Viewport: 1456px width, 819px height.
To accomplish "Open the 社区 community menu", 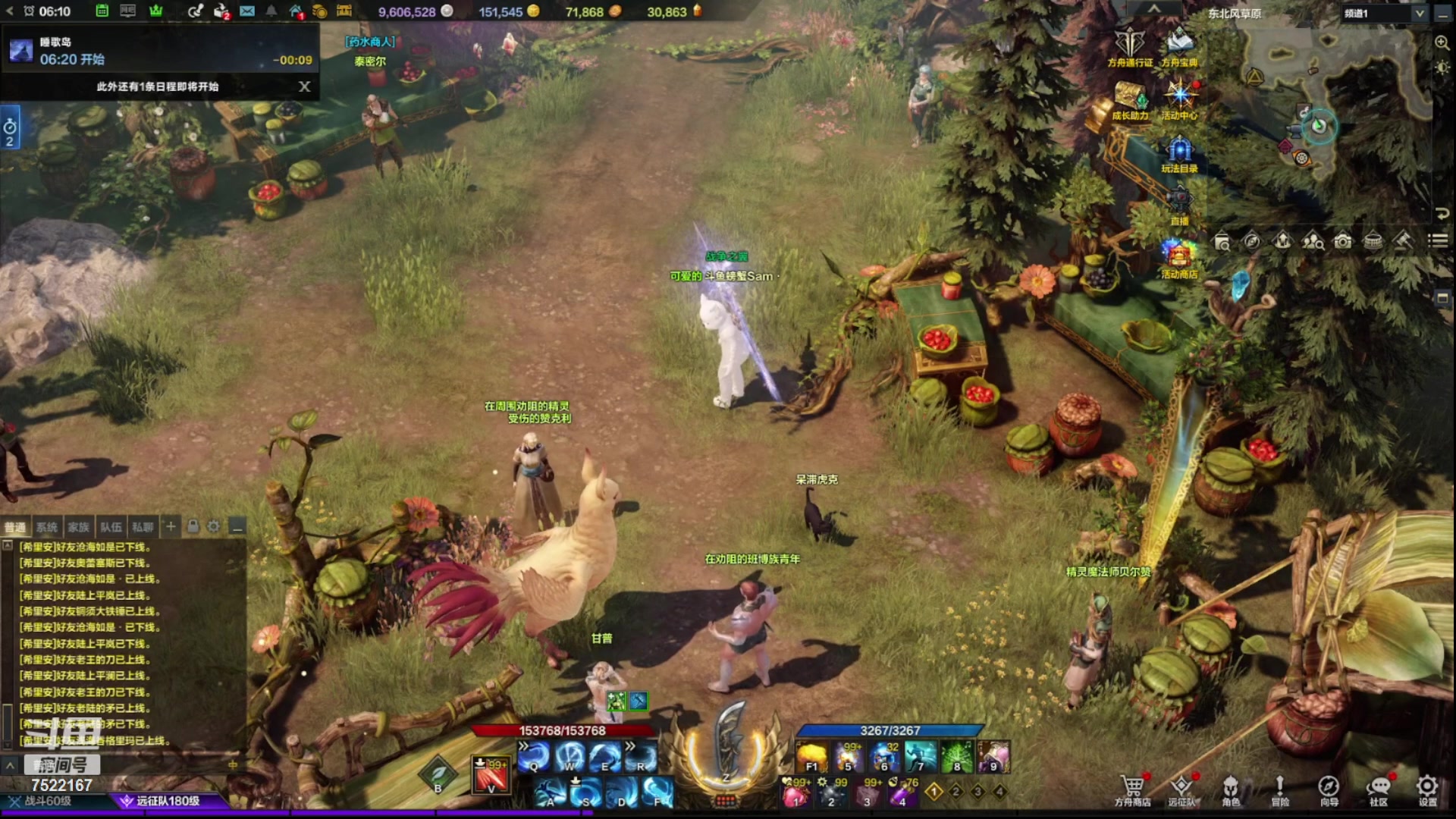I will click(1378, 789).
